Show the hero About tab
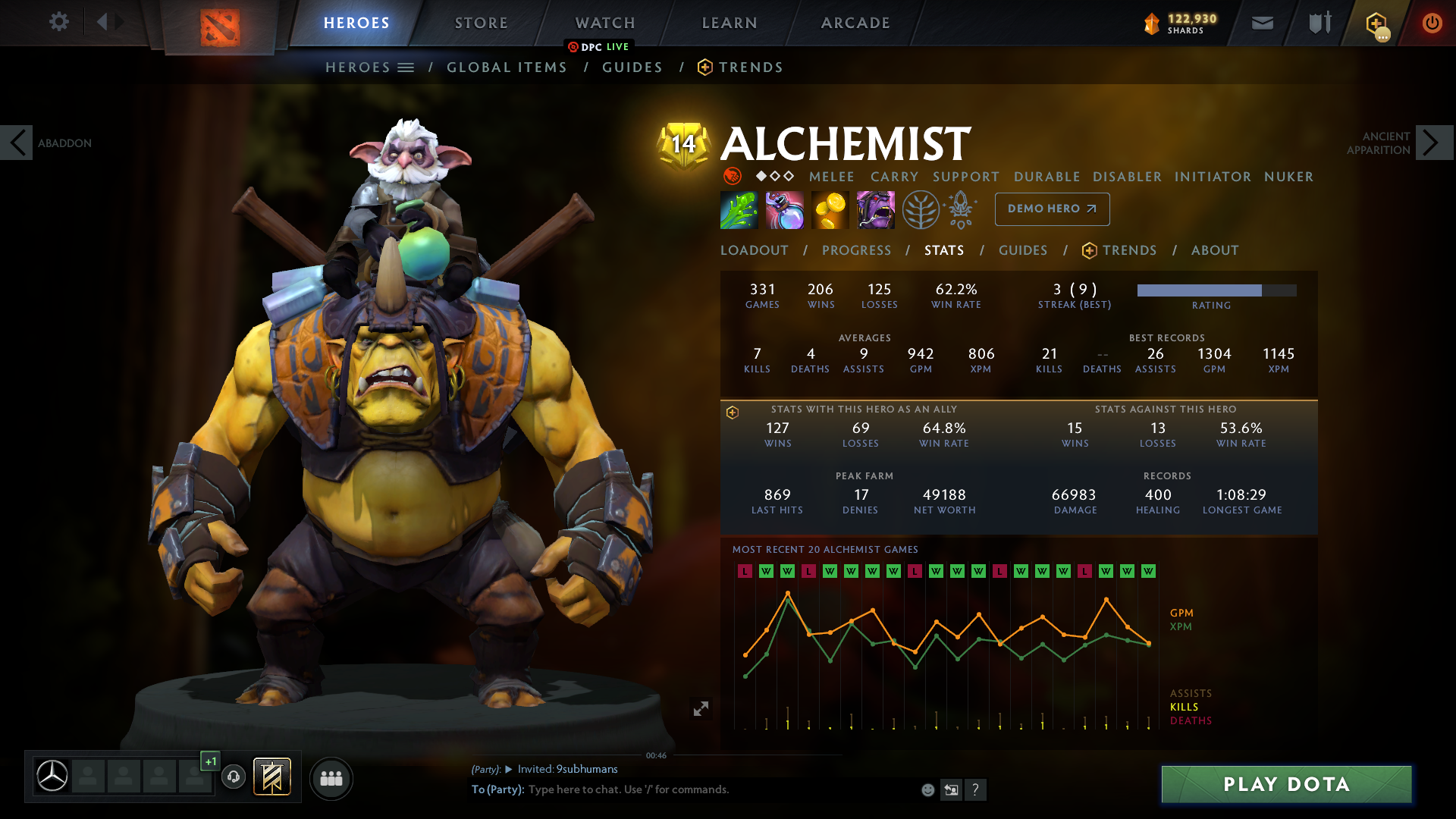This screenshot has width=1456, height=819. tap(1214, 250)
